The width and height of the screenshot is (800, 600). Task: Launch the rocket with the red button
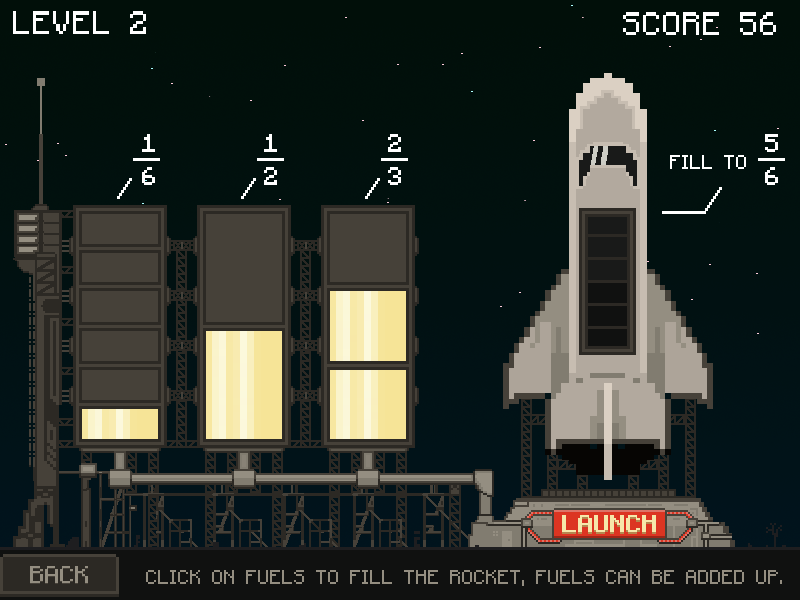[x=609, y=523]
